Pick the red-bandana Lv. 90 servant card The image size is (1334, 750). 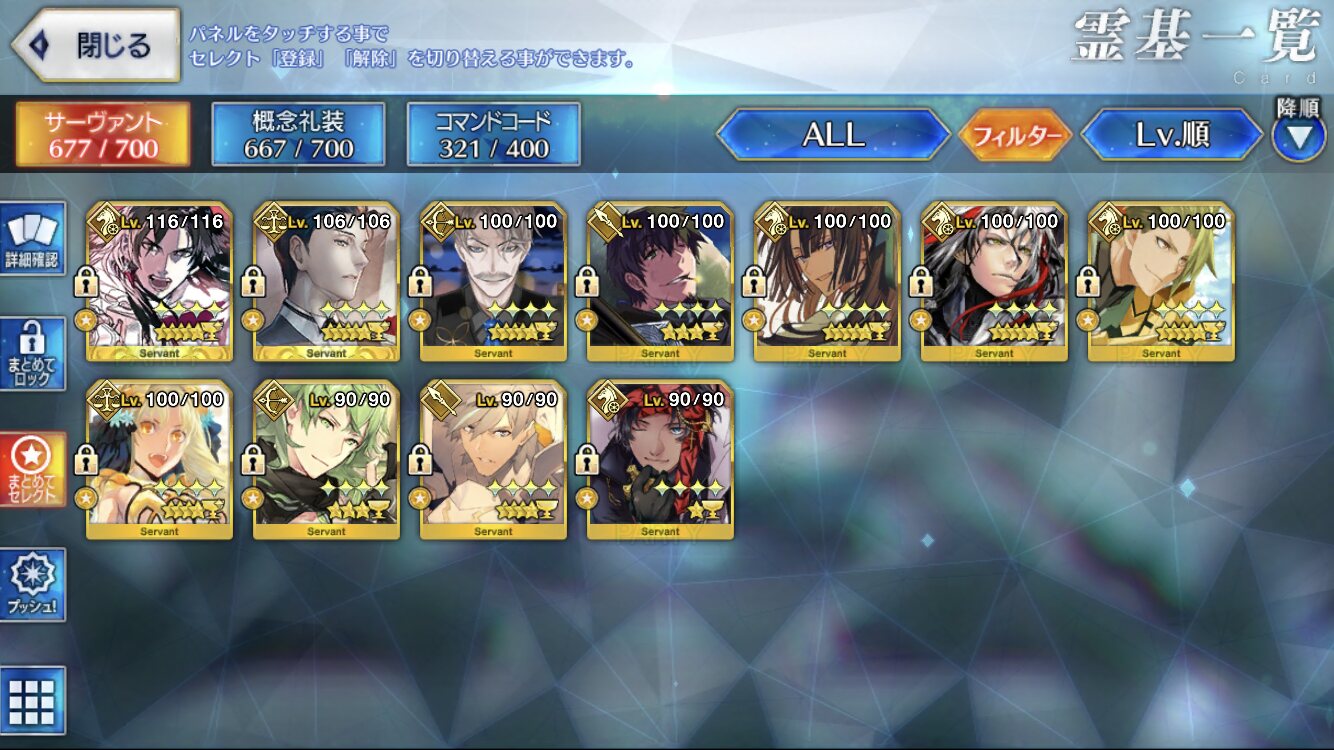tap(661, 460)
